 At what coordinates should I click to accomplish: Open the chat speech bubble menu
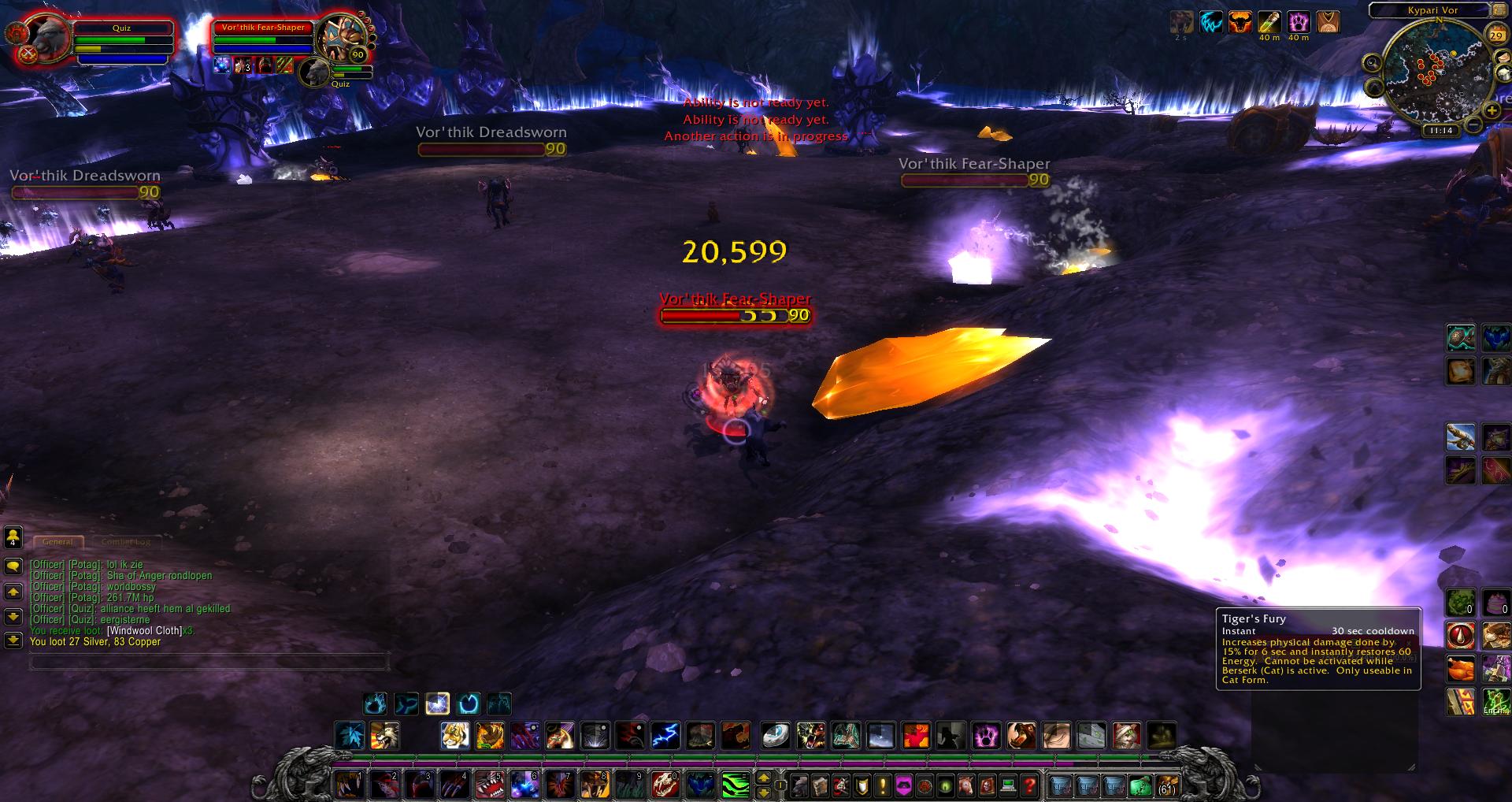(x=13, y=566)
